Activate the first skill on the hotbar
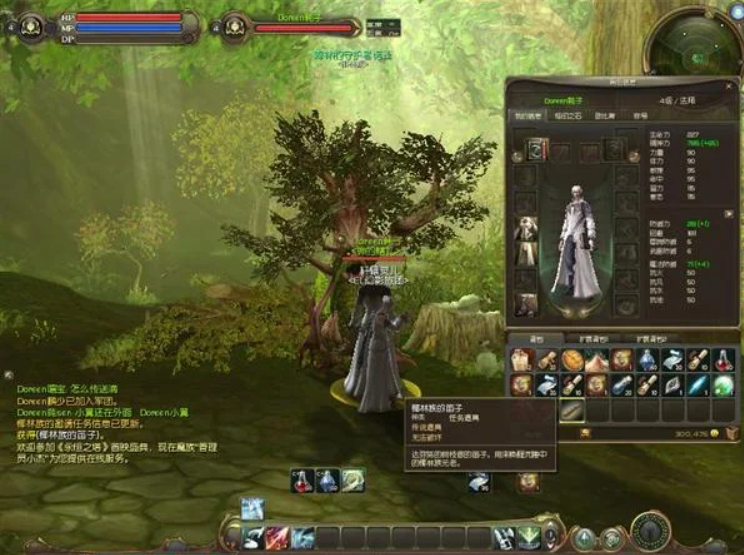This screenshot has width=744, height=555. coord(254,537)
